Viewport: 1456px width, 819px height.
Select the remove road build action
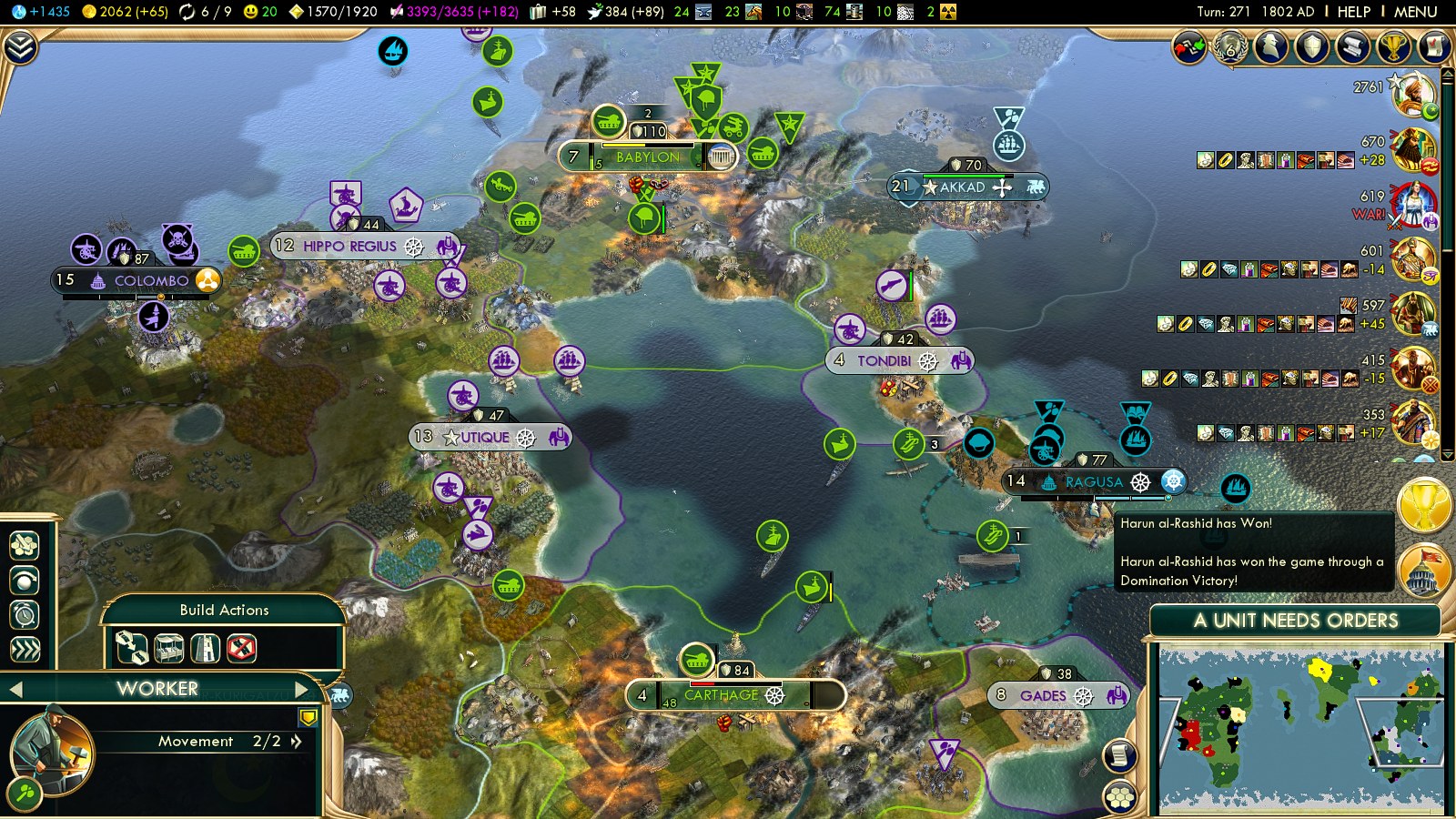[x=241, y=649]
